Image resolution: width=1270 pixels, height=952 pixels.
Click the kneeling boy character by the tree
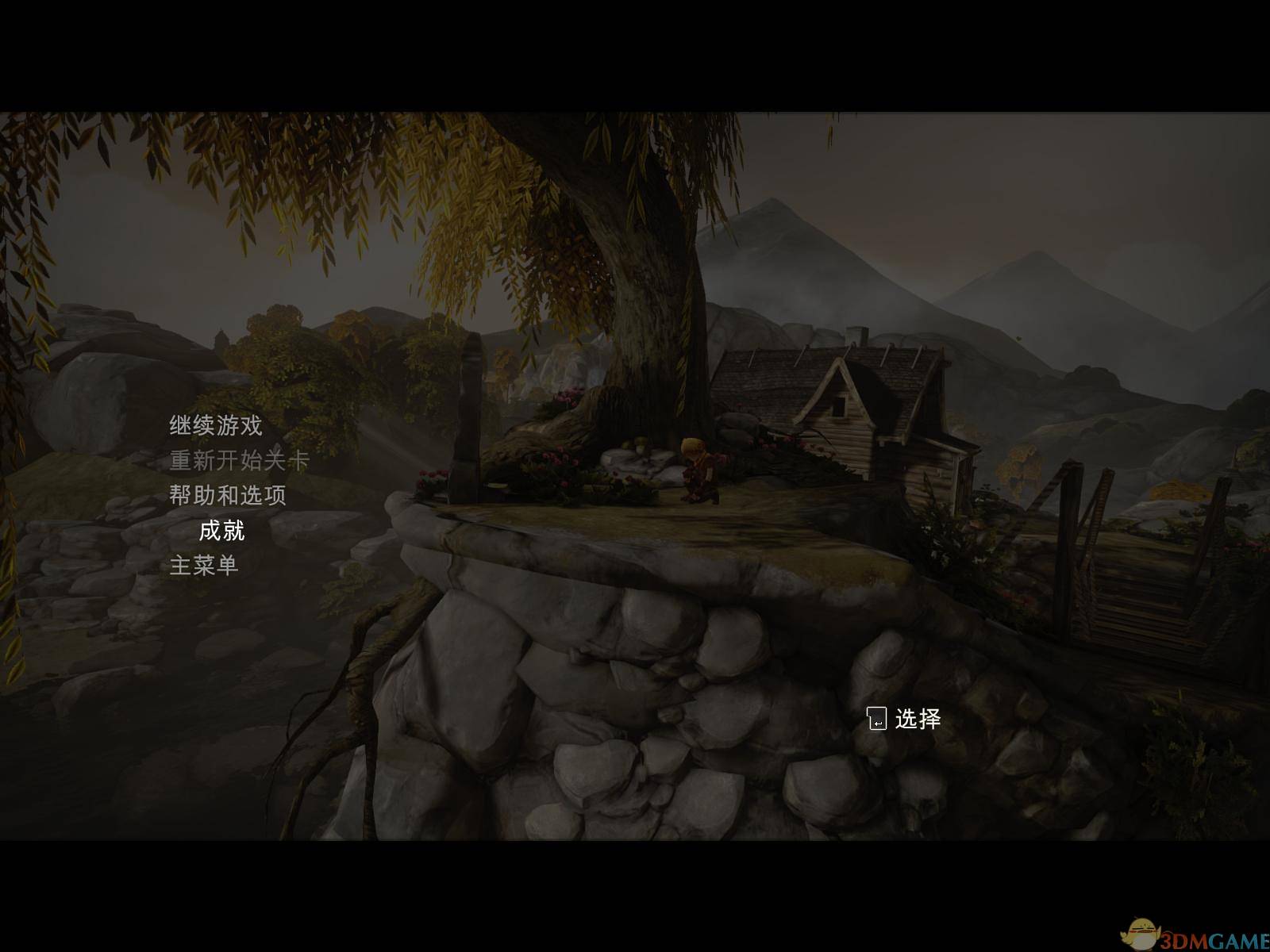pos(698,468)
